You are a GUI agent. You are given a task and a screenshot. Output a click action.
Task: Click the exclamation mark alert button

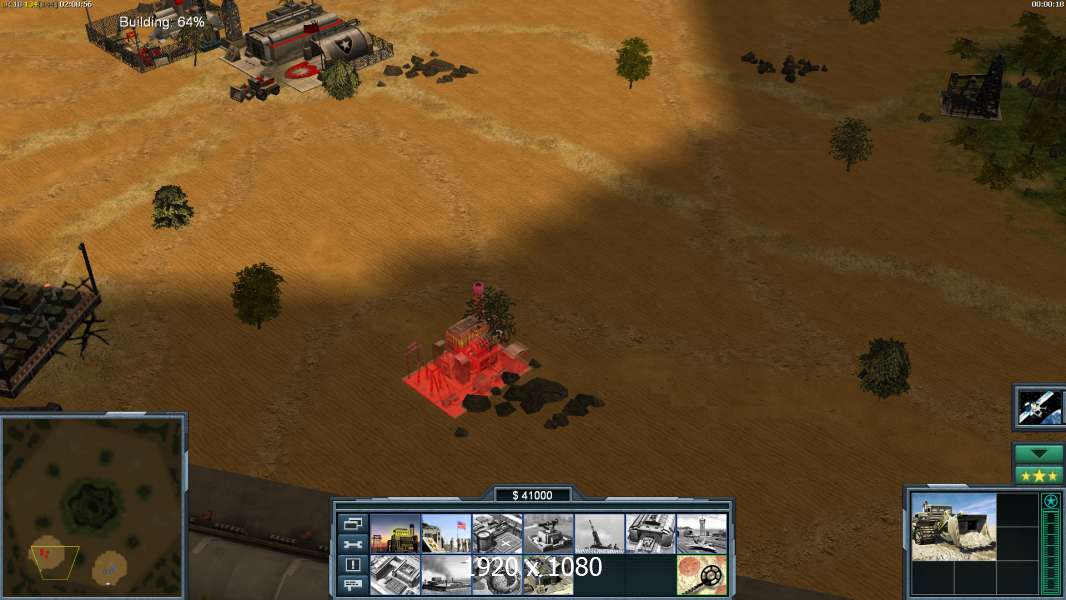(352, 565)
